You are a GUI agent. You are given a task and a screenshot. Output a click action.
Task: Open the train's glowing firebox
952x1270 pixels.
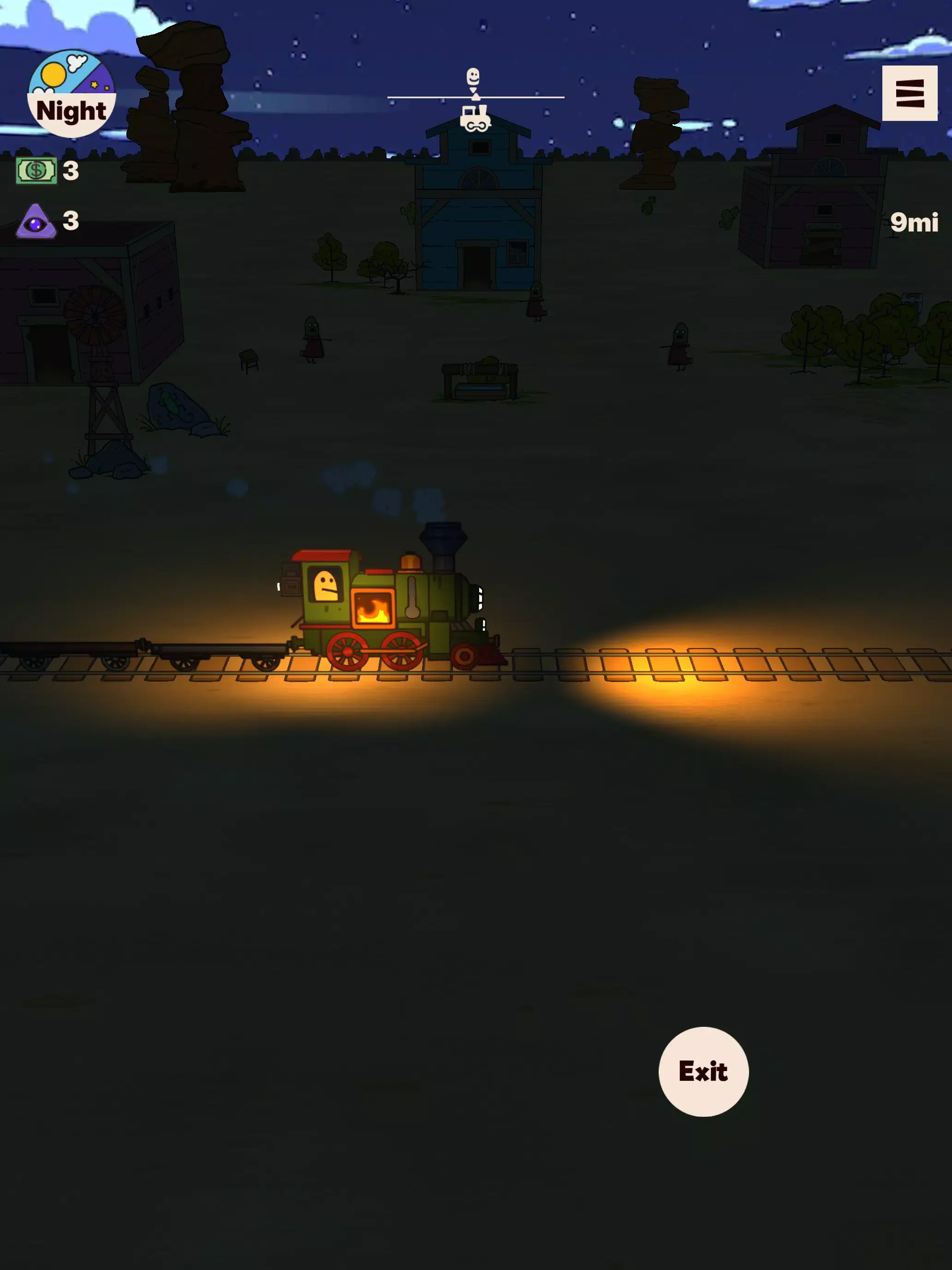[373, 607]
